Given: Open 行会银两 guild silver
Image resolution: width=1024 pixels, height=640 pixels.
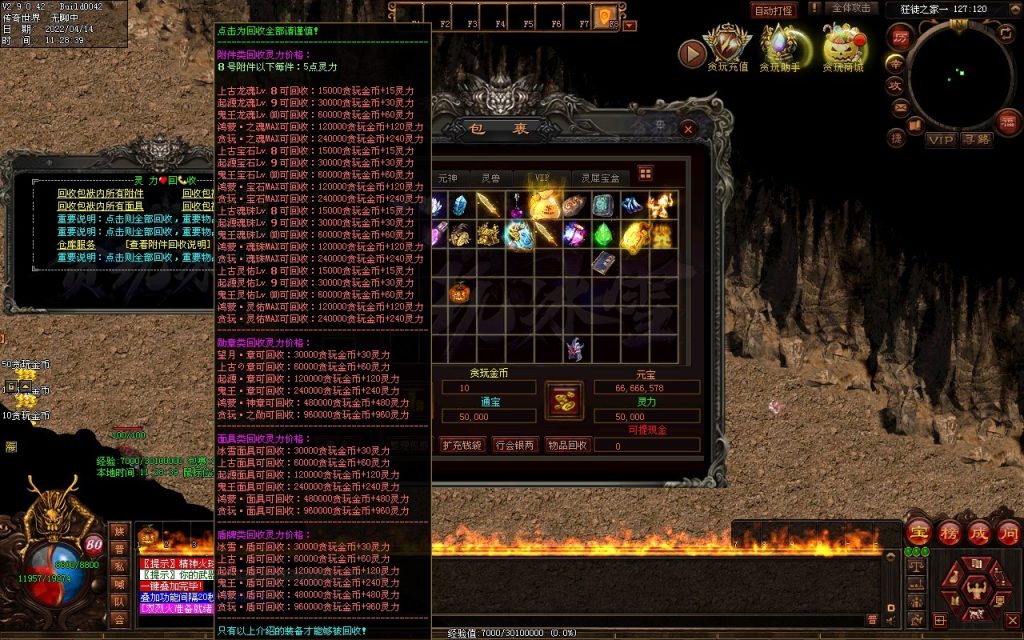Looking at the screenshot, I should tap(515, 445).
